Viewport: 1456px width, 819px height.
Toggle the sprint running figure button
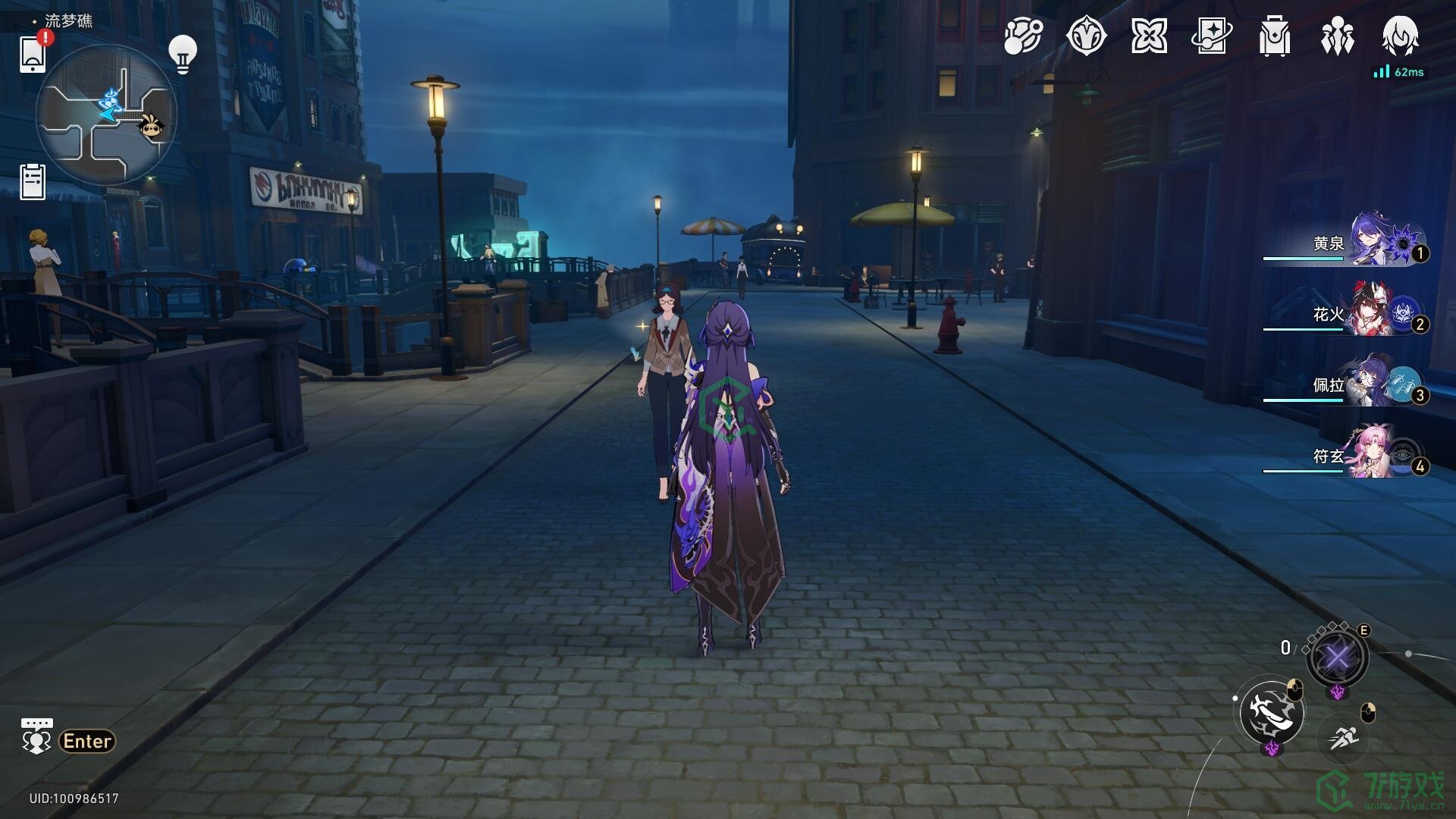coord(1344,736)
